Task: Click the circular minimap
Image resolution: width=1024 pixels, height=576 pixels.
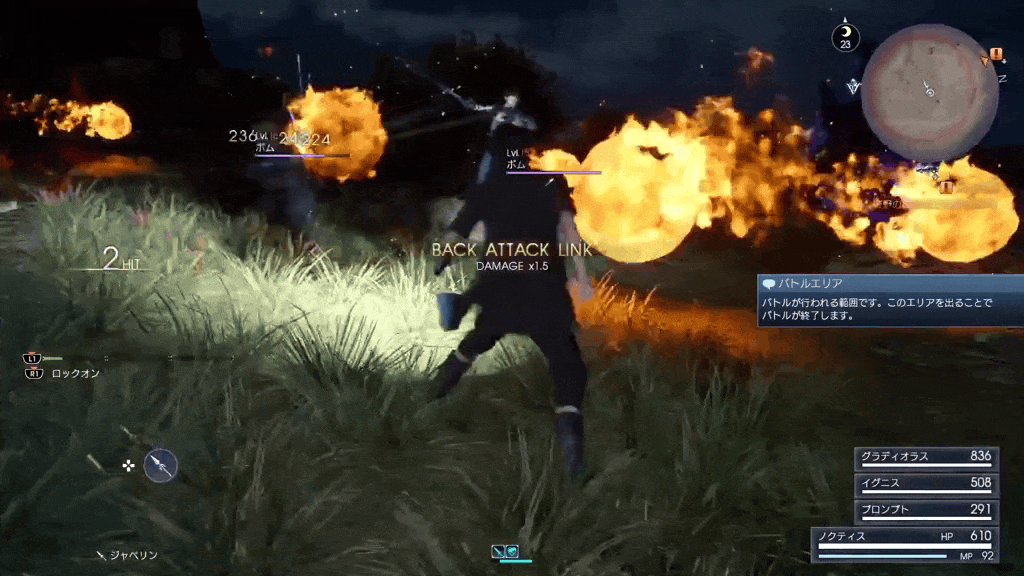Action: pyautogui.click(x=930, y=93)
